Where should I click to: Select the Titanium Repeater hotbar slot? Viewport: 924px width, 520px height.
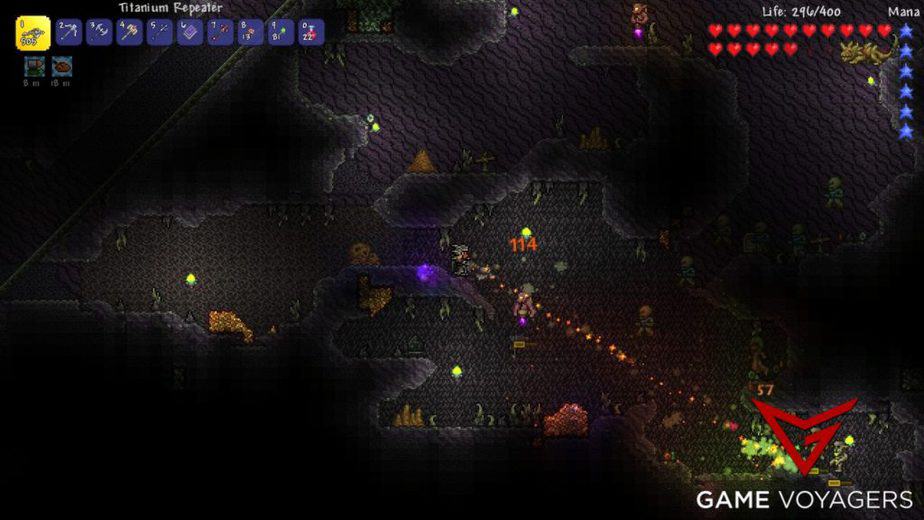point(33,33)
